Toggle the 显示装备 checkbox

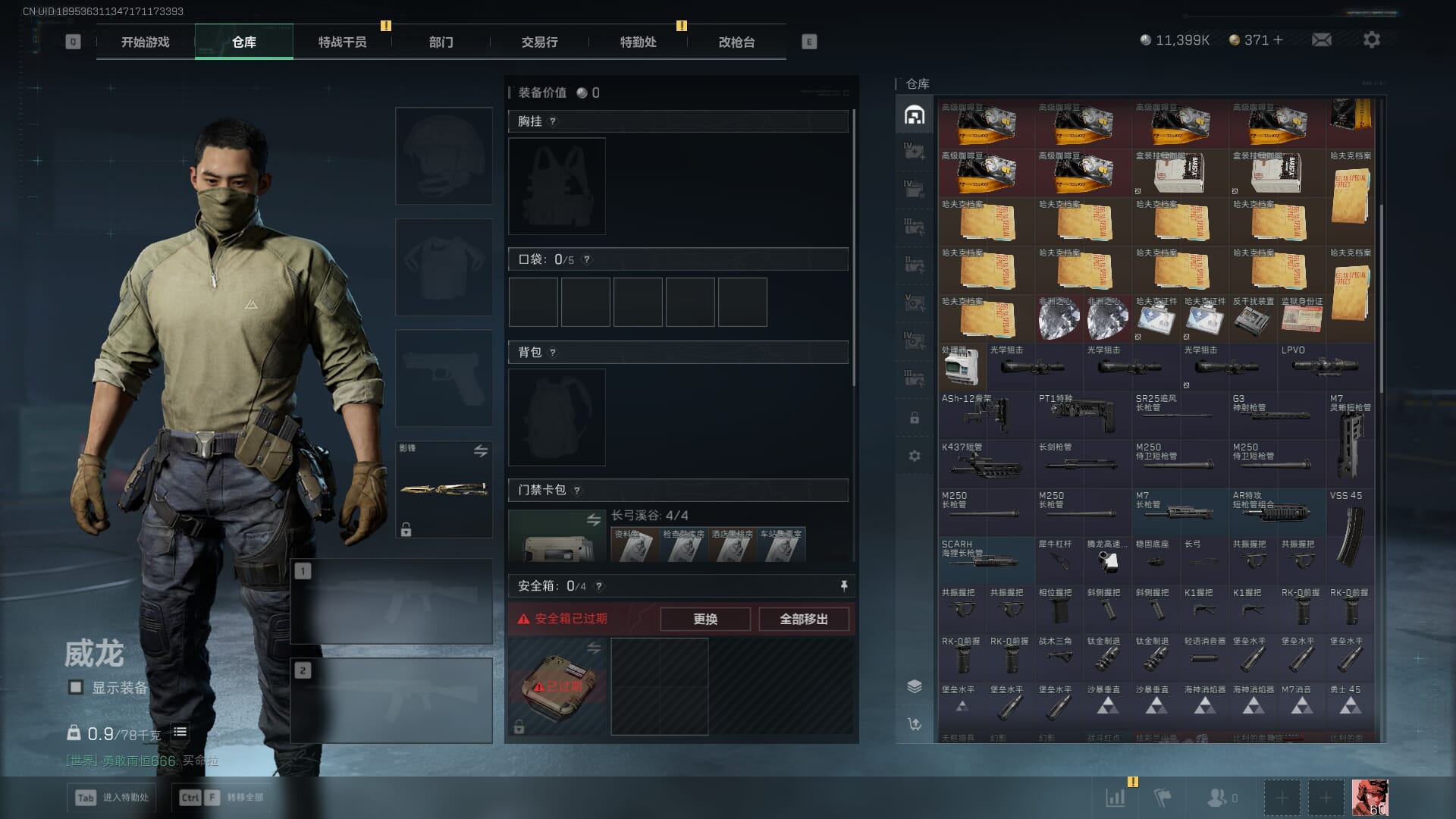coord(76,687)
